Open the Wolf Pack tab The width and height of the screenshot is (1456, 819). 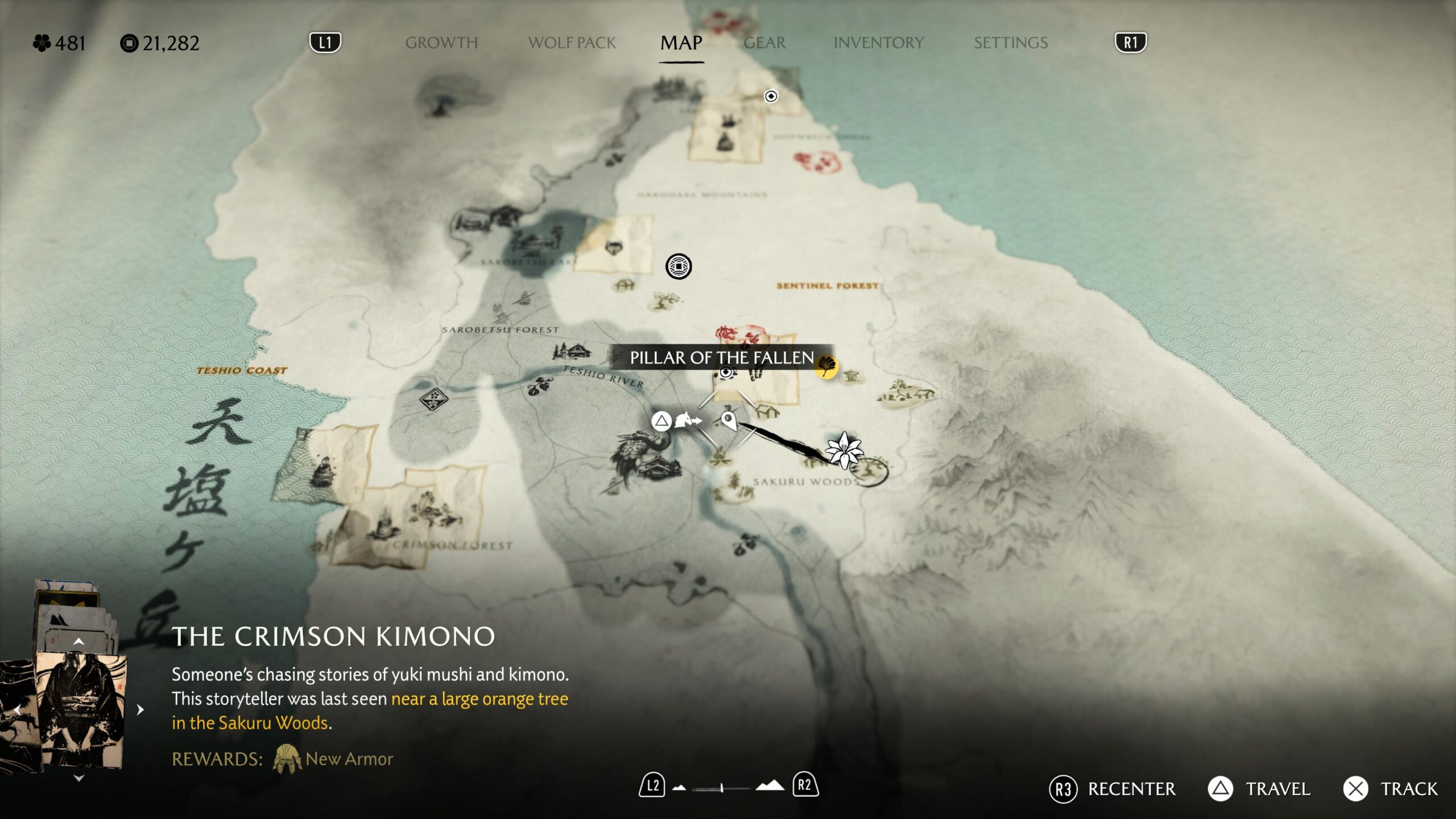coord(572,43)
